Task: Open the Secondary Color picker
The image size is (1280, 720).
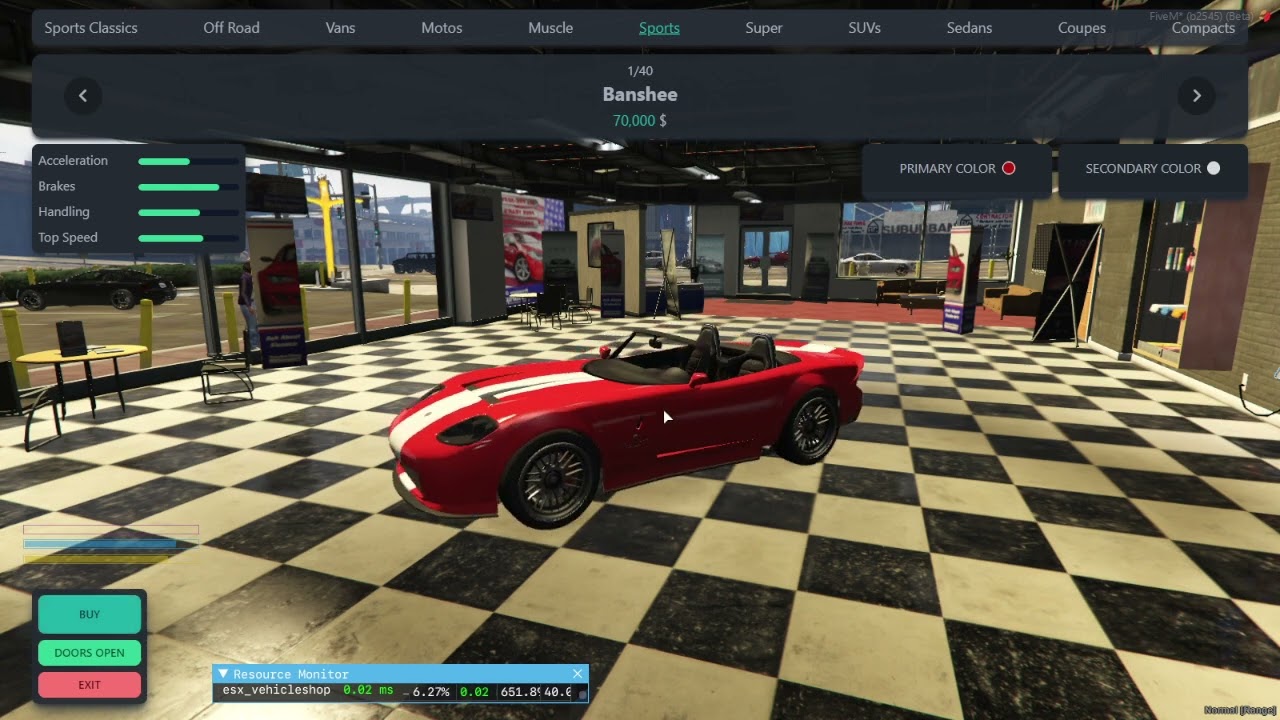Action: [1152, 169]
